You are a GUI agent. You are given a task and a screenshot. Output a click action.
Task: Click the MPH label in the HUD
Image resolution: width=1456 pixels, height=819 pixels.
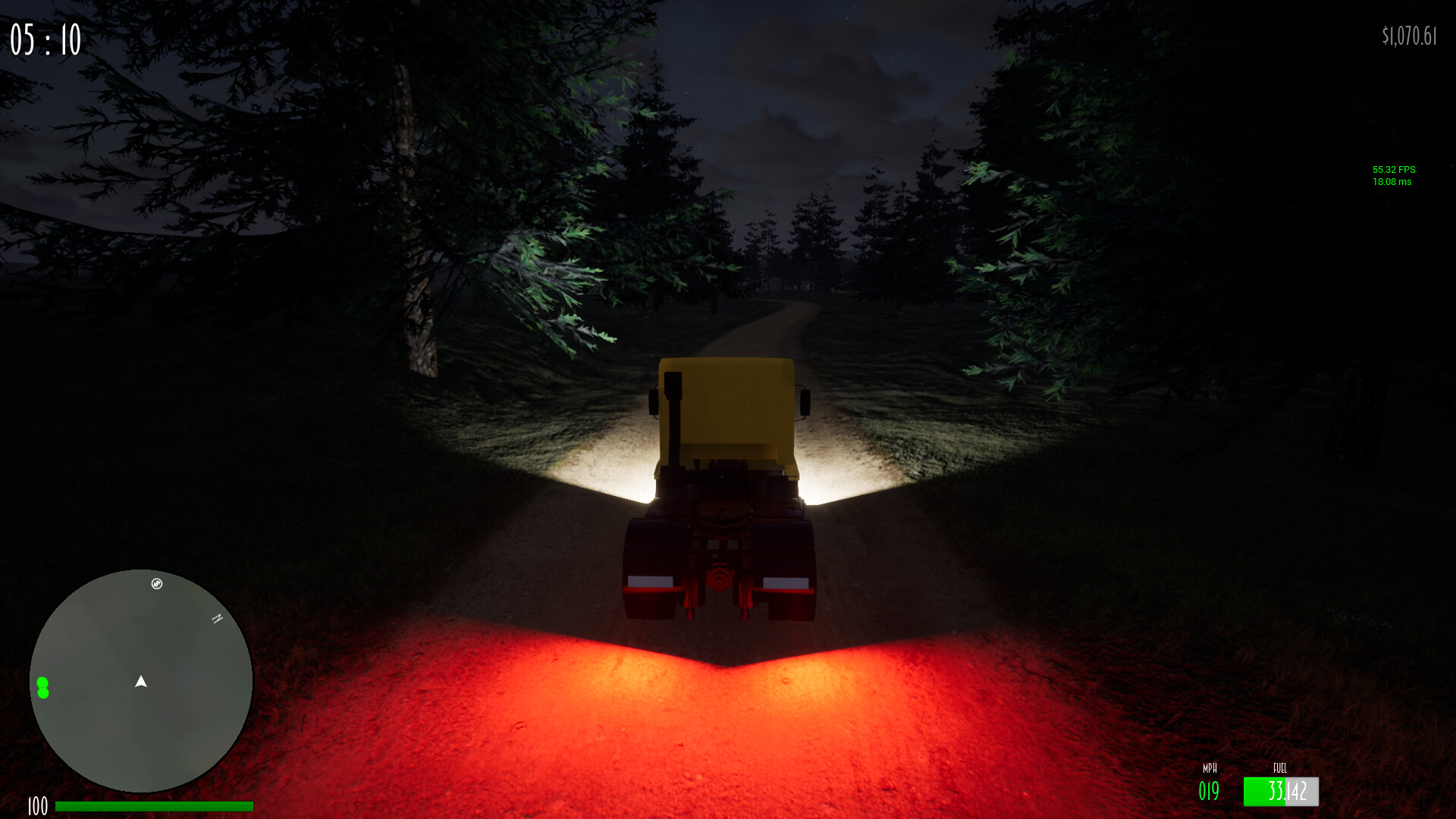(x=1210, y=768)
